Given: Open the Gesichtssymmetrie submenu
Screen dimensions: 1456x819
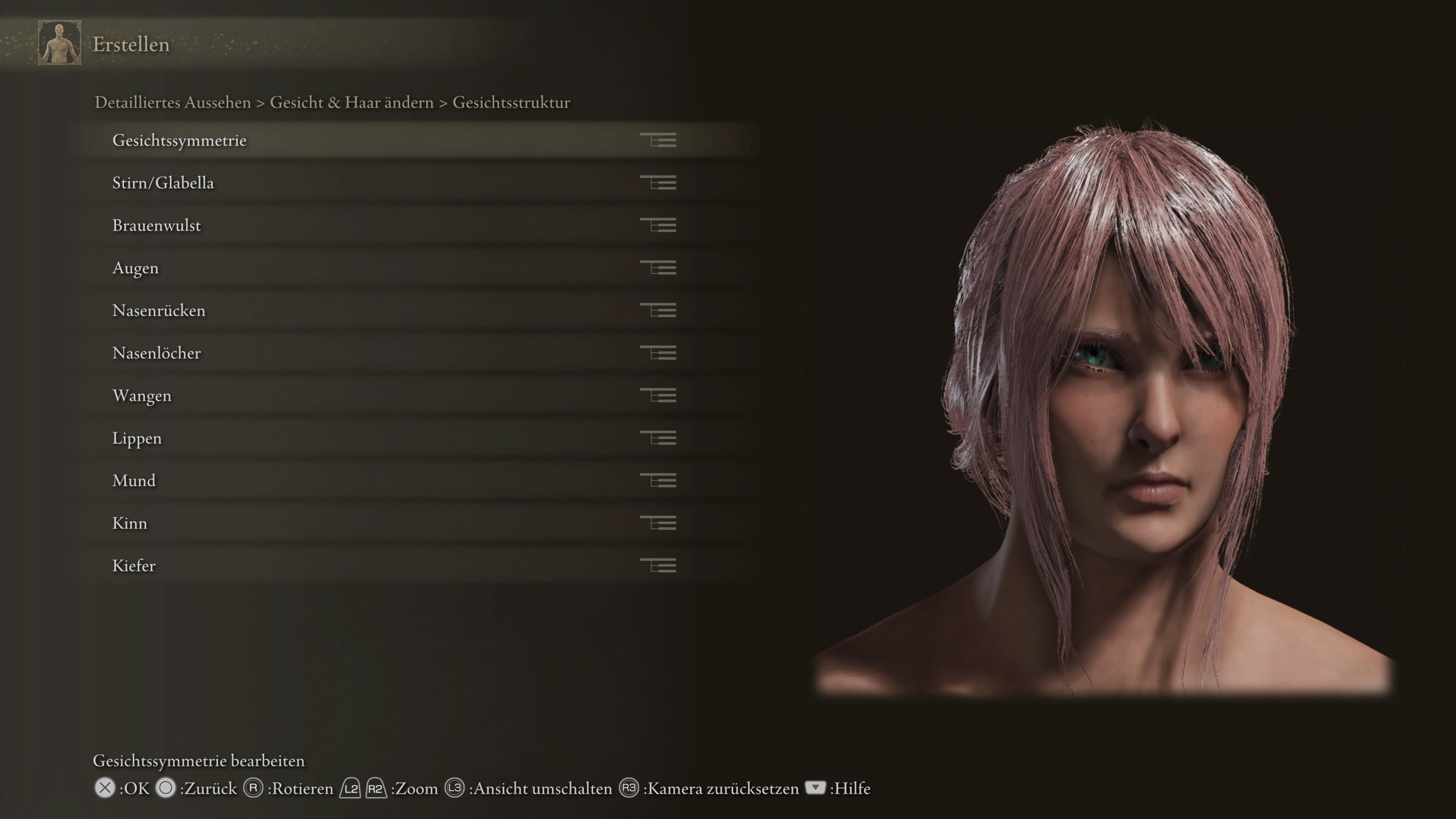Looking at the screenshot, I should coord(179,140).
